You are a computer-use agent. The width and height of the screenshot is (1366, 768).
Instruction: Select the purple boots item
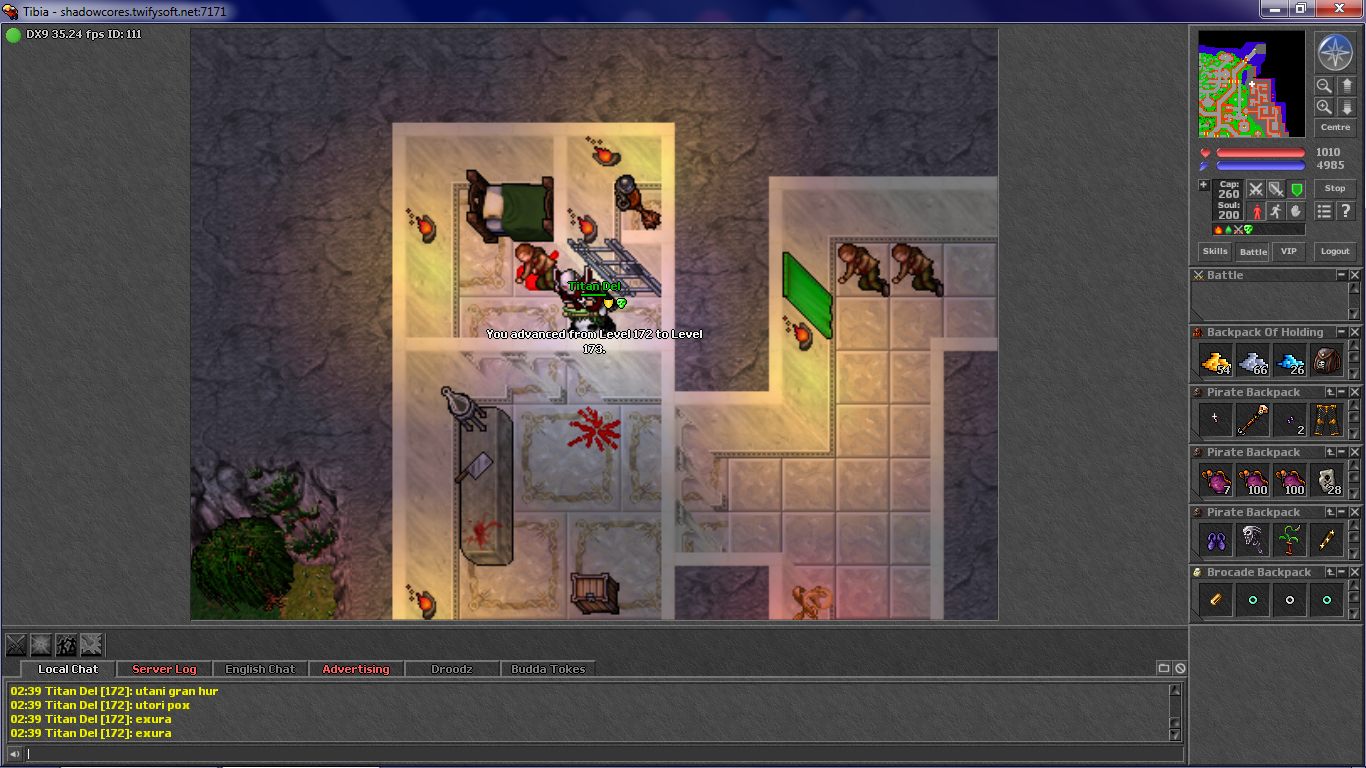(1215, 540)
